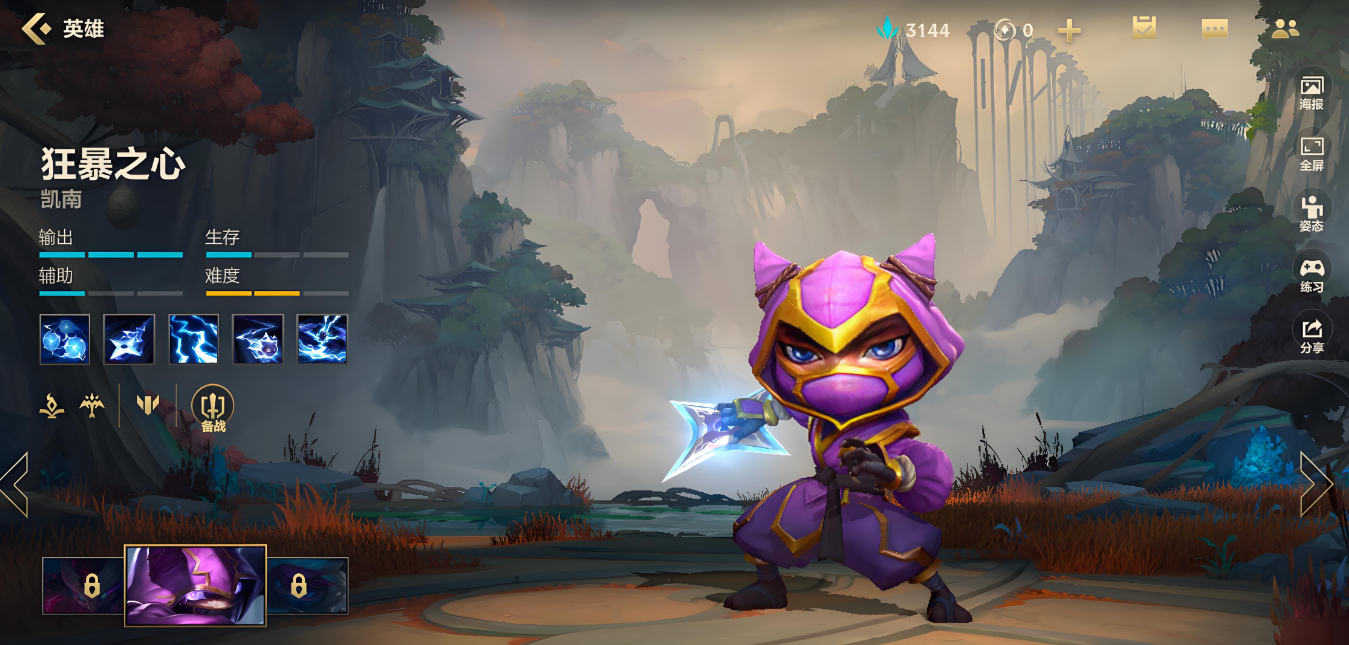Tap the 分享 share button
Screen dimensions: 1349x645
(1311, 335)
